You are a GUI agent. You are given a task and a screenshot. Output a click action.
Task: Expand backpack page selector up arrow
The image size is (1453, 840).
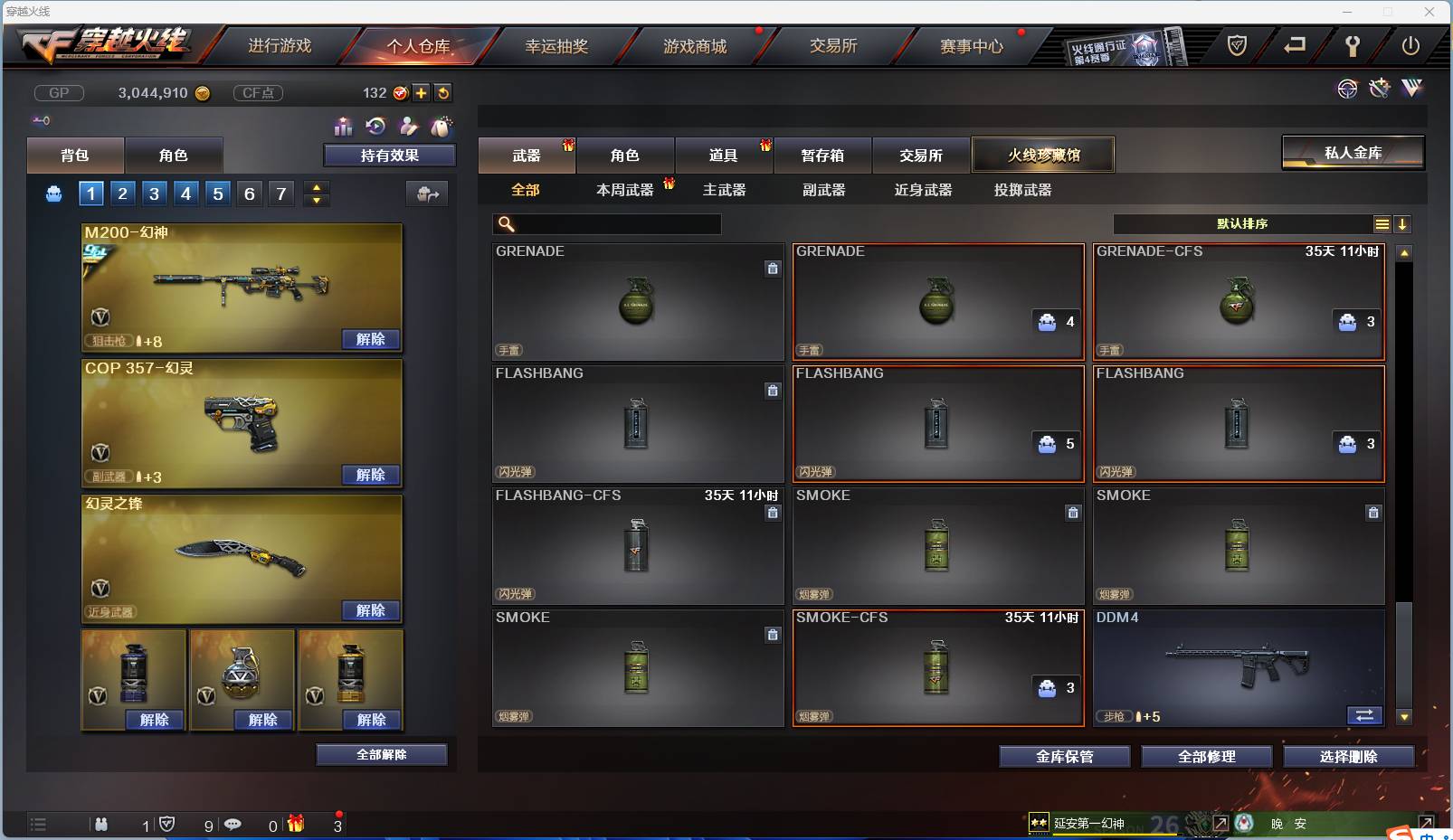(316, 186)
